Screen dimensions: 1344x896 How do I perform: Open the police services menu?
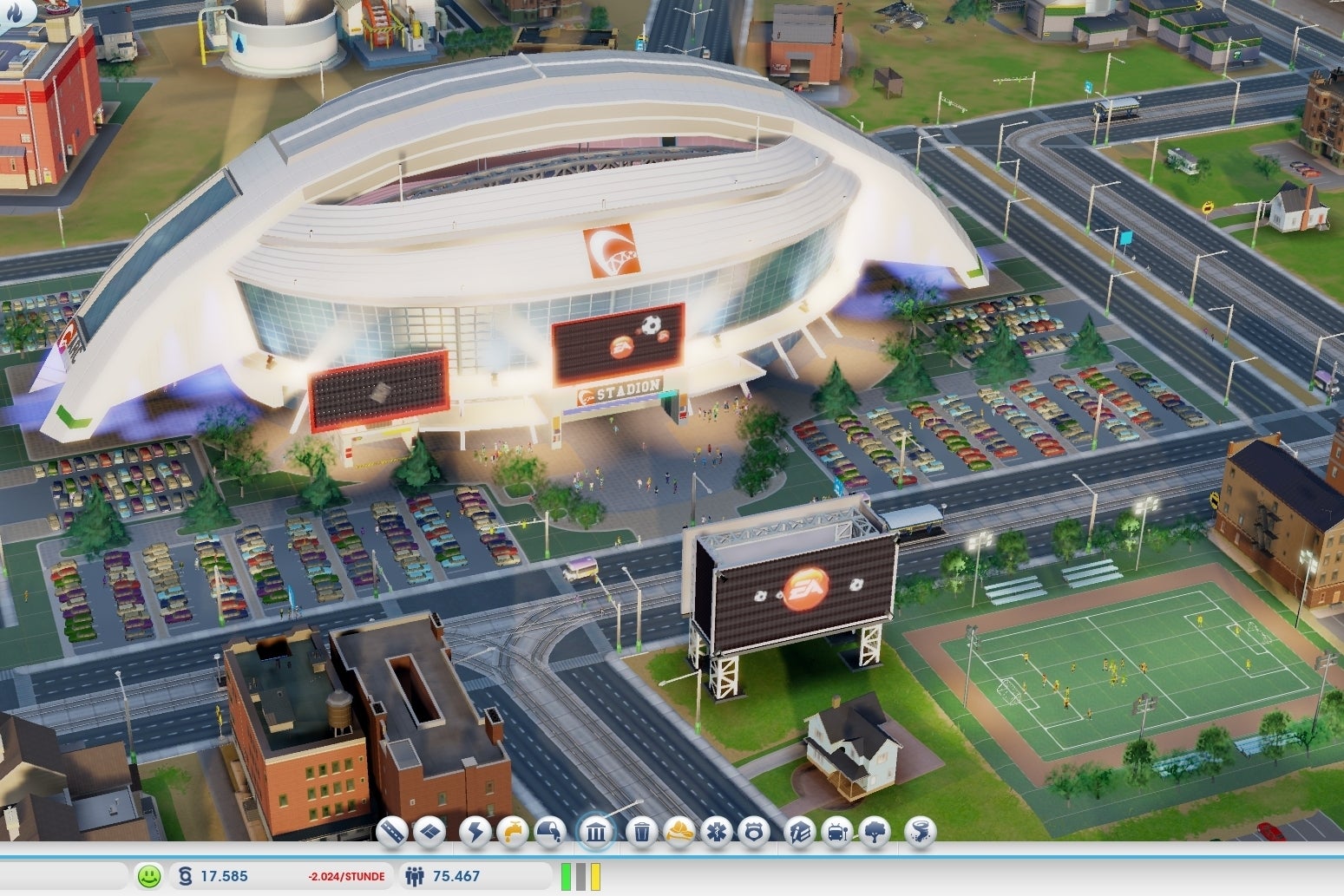coord(755,833)
